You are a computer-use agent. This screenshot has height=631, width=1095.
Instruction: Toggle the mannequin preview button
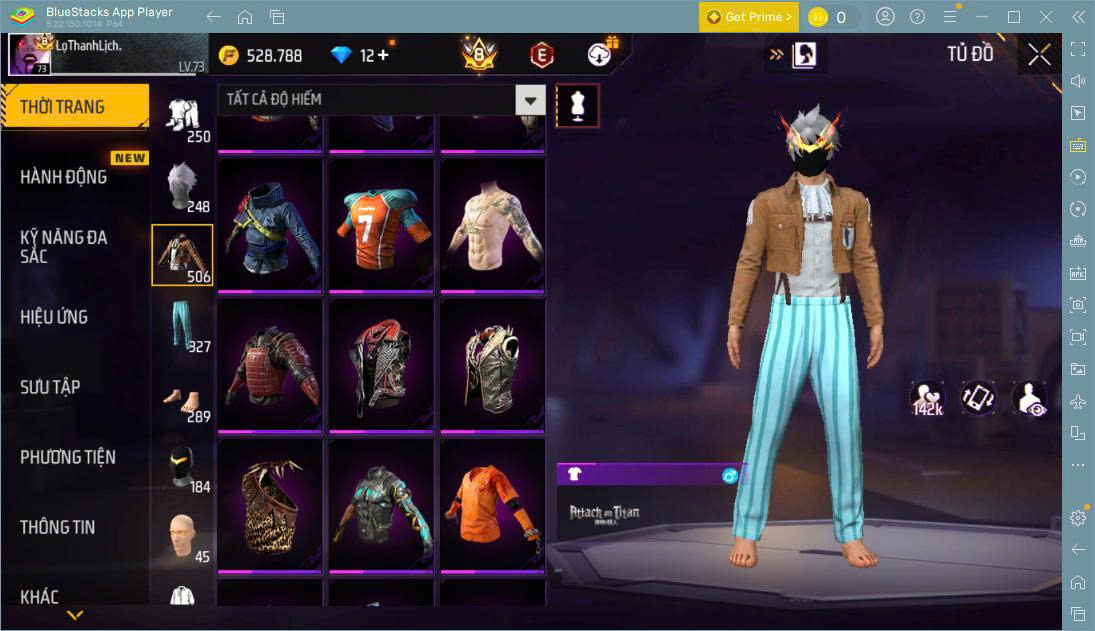[577, 105]
